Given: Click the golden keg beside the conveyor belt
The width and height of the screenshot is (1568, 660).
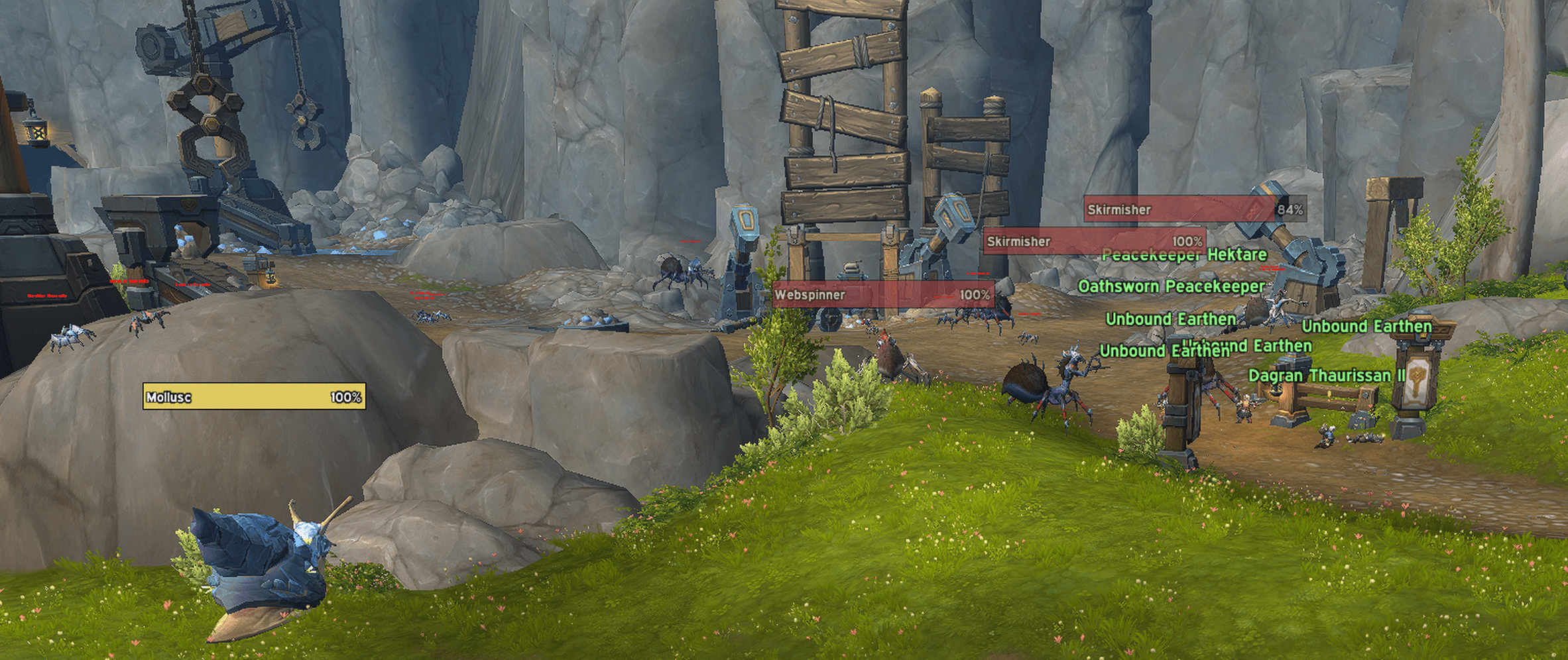Looking at the screenshot, I should (x=265, y=278).
